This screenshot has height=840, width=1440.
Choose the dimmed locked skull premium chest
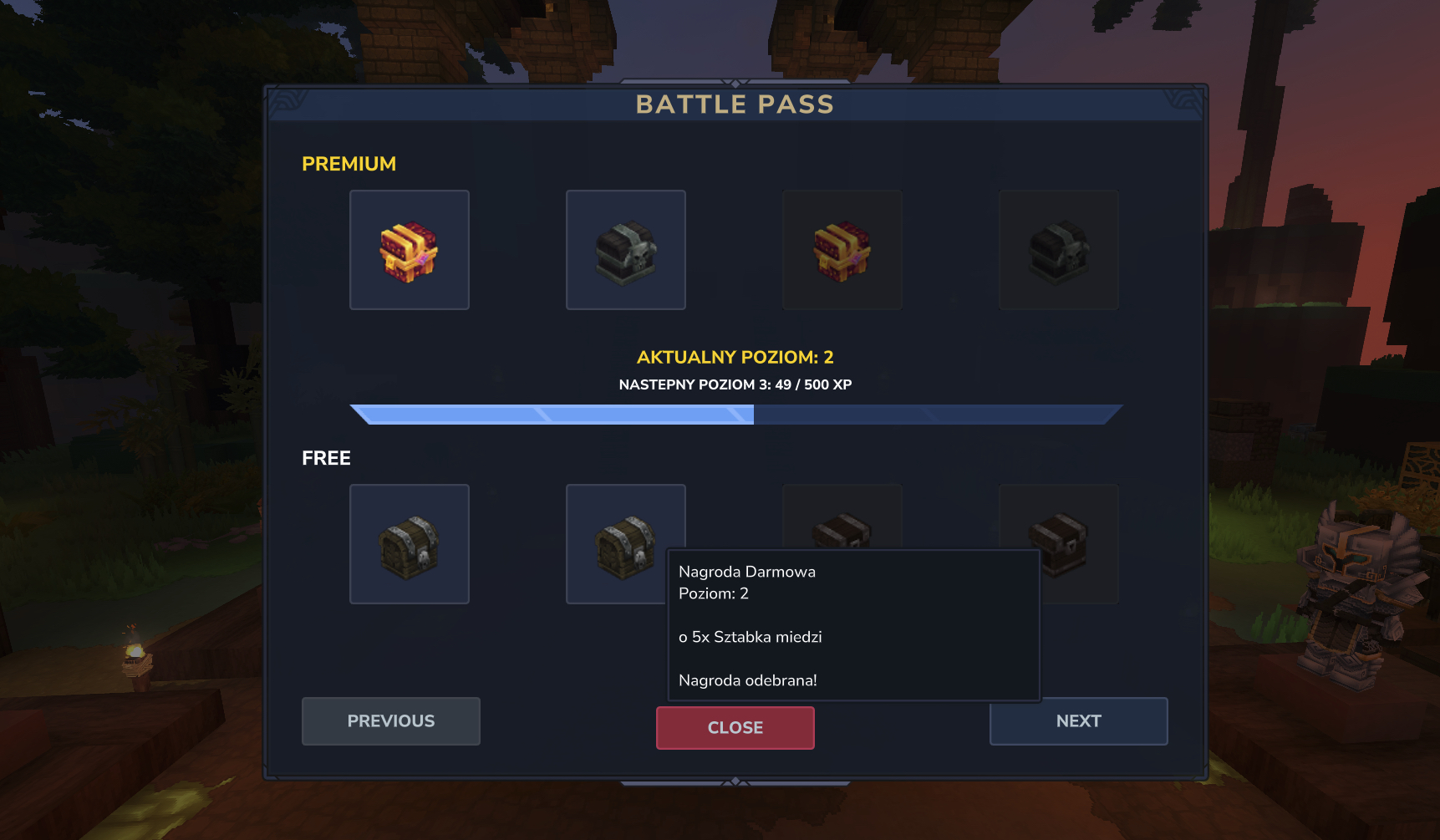[1058, 250]
